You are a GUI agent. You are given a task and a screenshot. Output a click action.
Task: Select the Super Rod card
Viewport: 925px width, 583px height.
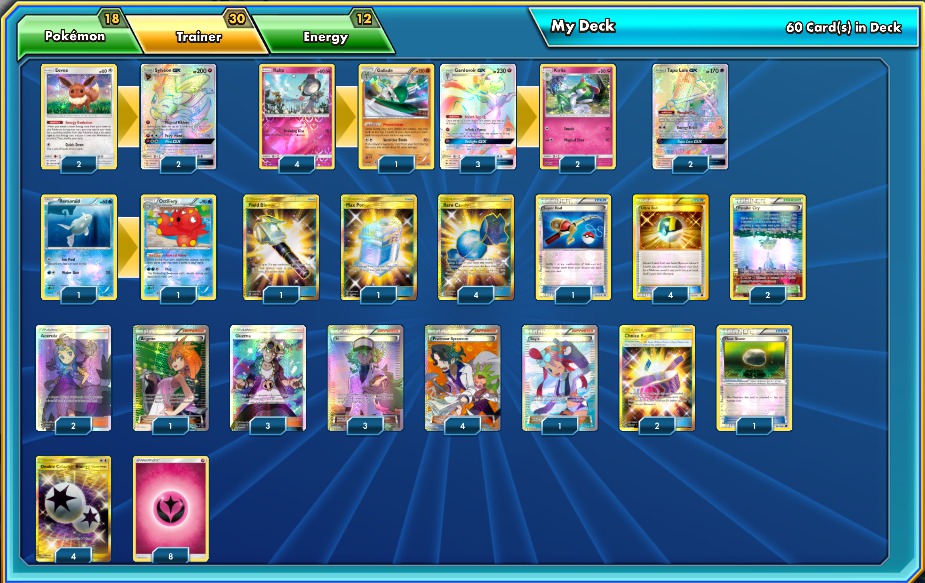[x=573, y=244]
